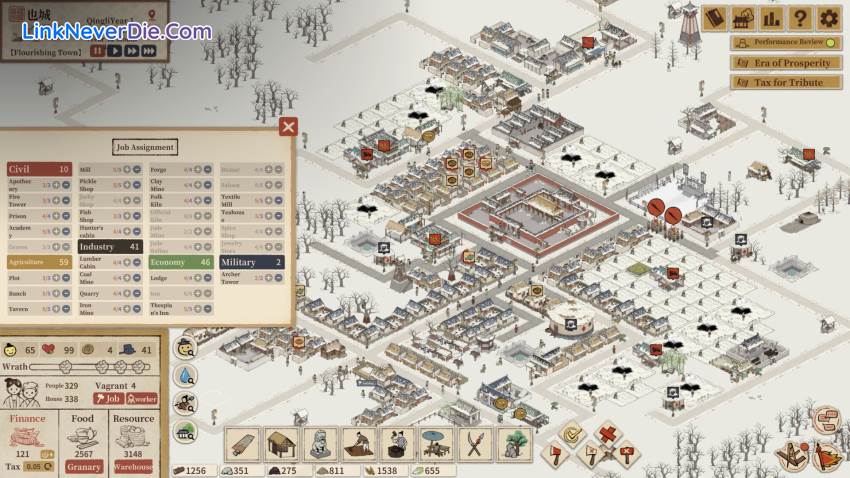Open the Warehouse

click(133, 466)
